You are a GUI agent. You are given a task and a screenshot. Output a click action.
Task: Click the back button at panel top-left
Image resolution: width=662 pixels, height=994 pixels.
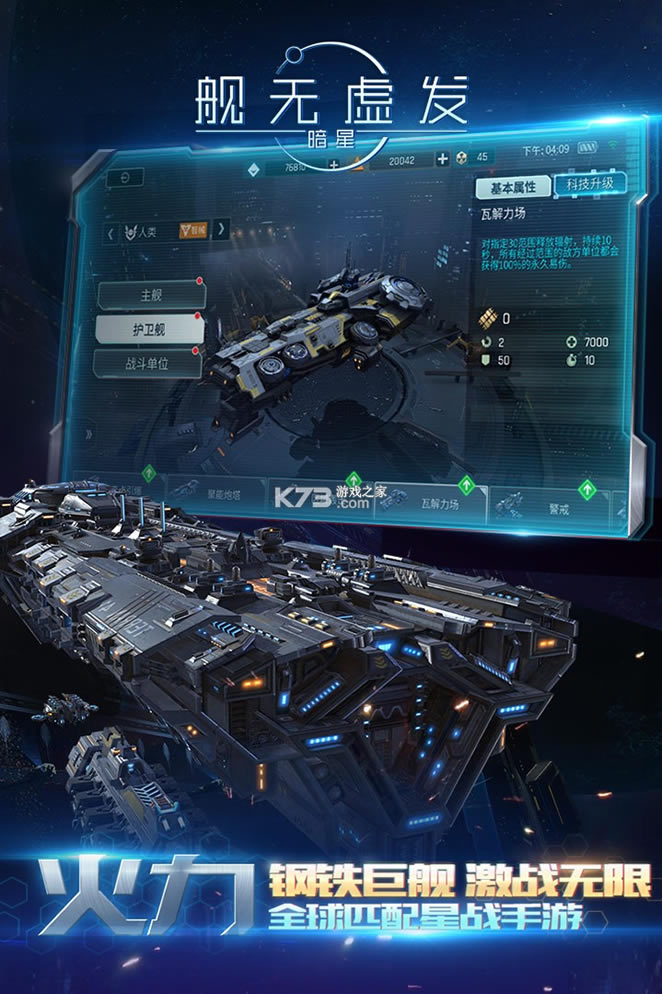point(124,177)
